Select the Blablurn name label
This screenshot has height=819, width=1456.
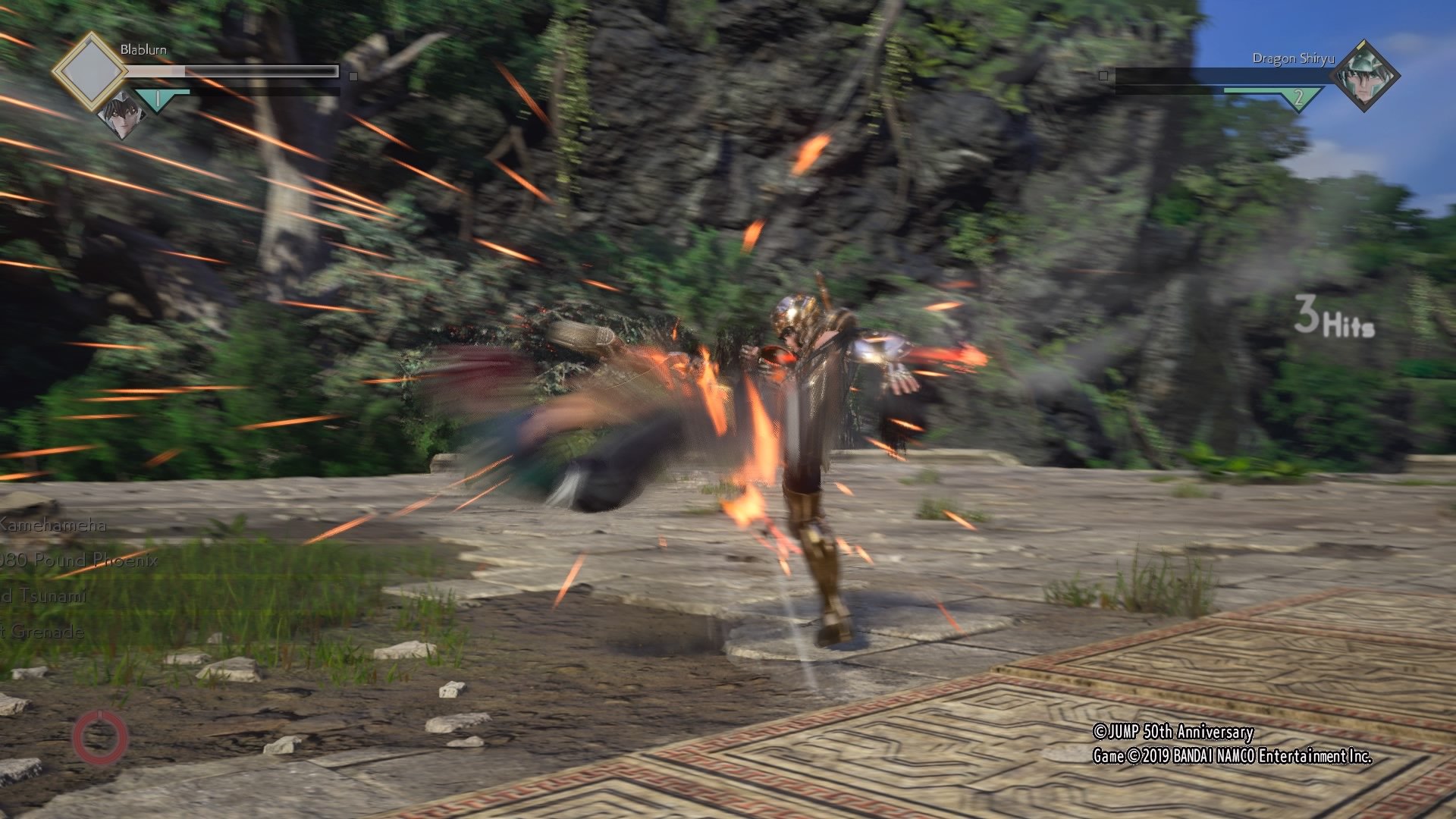point(144,48)
